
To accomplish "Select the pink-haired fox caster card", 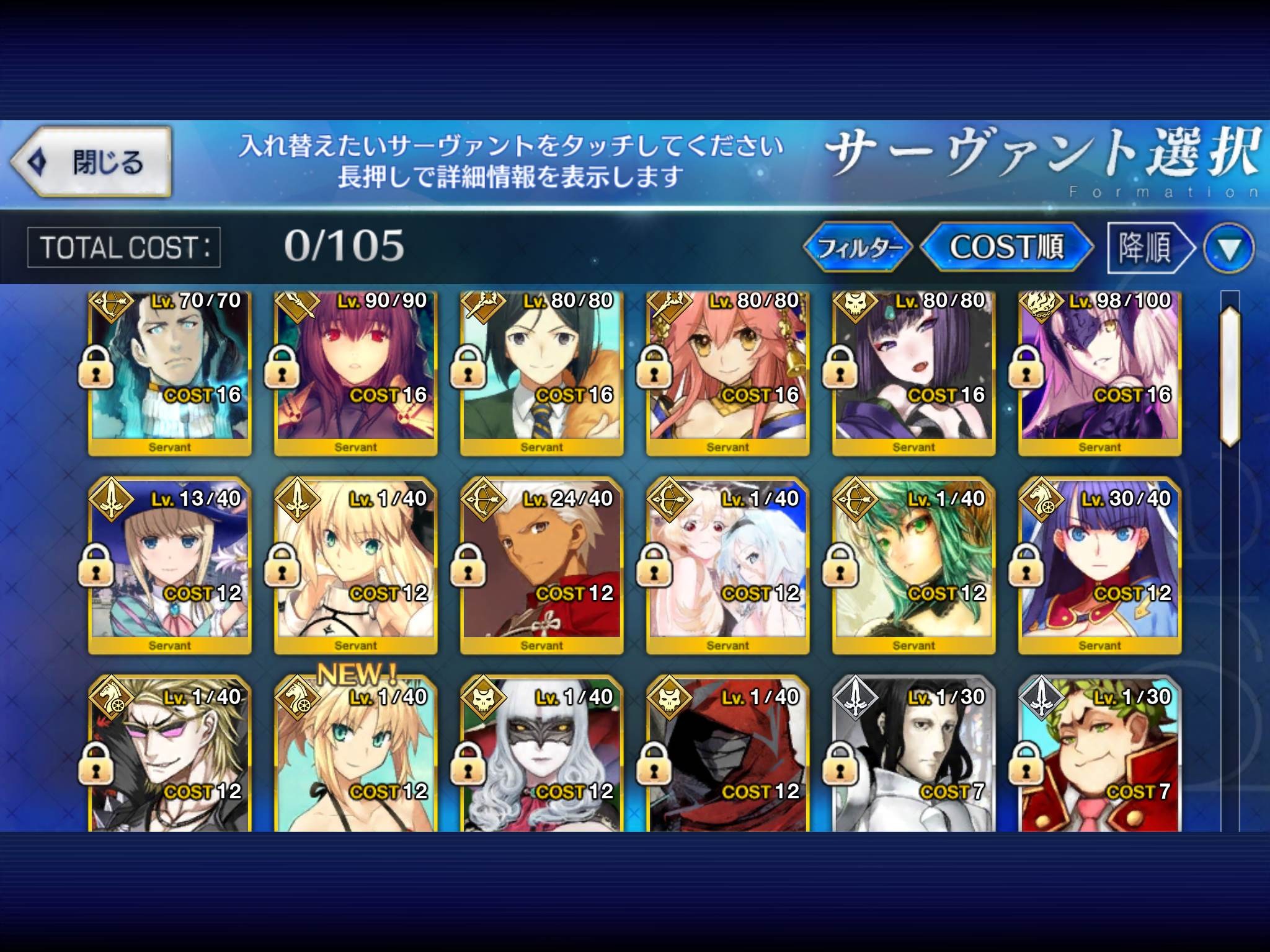I will click(x=727, y=372).
